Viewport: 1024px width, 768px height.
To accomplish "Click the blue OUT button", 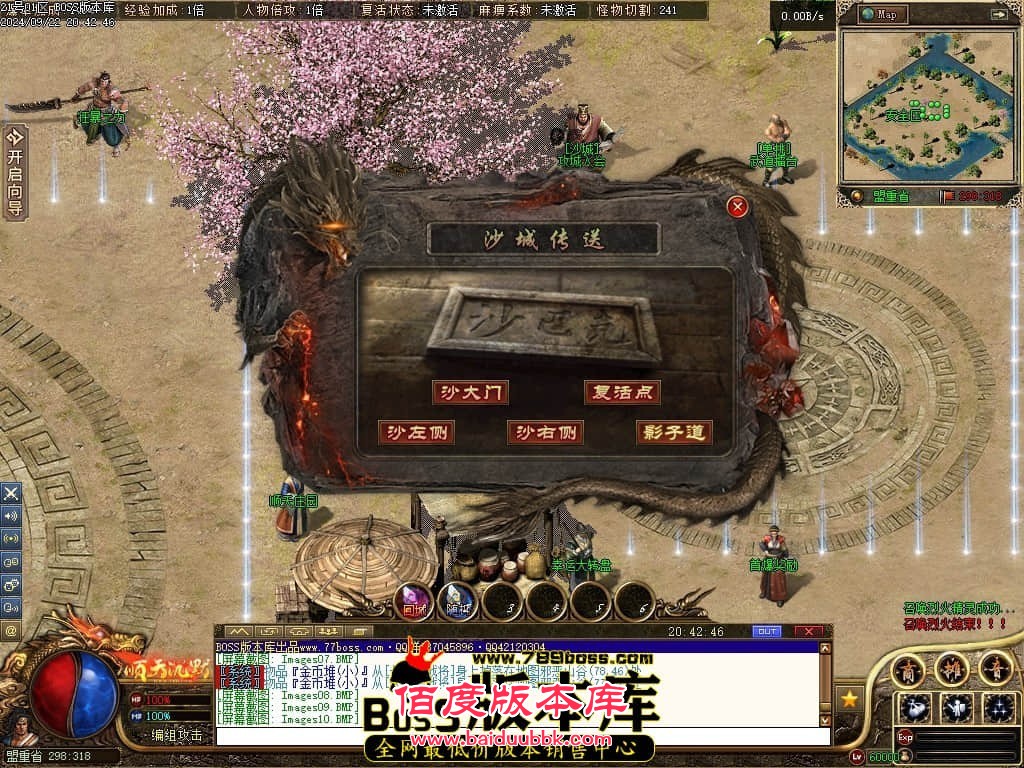I will [766, 632].
